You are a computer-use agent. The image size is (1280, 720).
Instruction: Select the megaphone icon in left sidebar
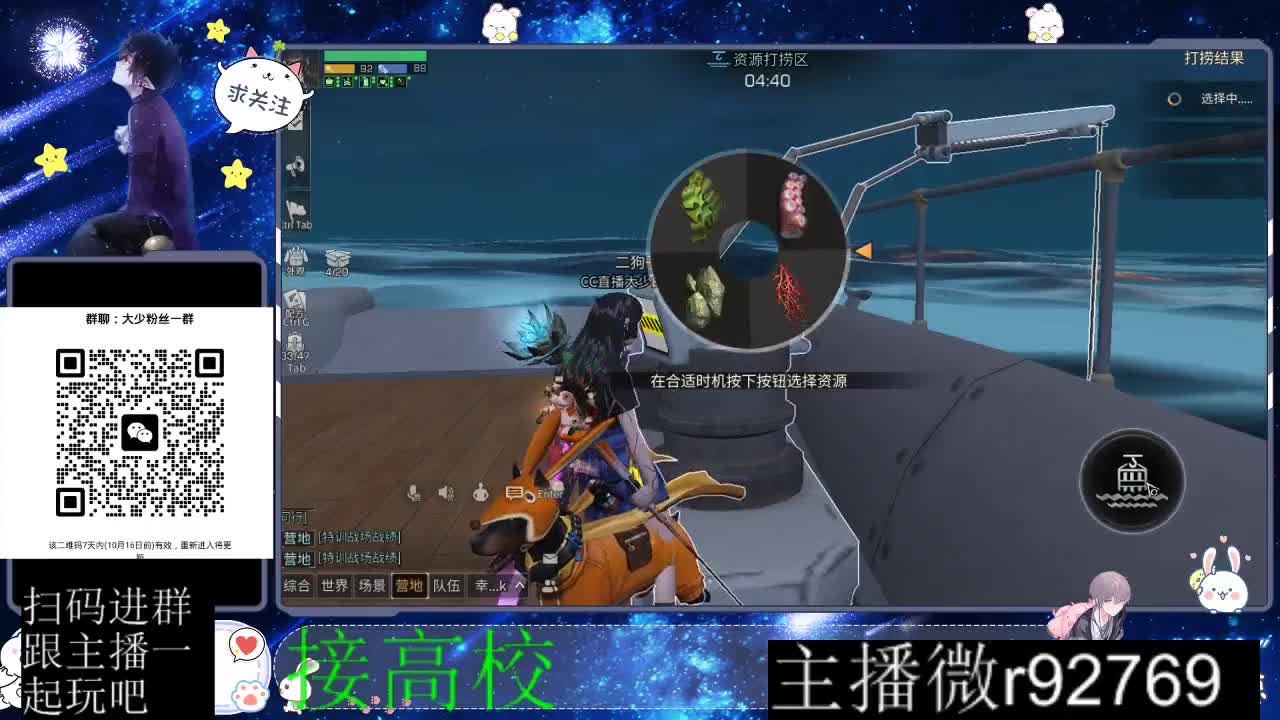point(296,165)
